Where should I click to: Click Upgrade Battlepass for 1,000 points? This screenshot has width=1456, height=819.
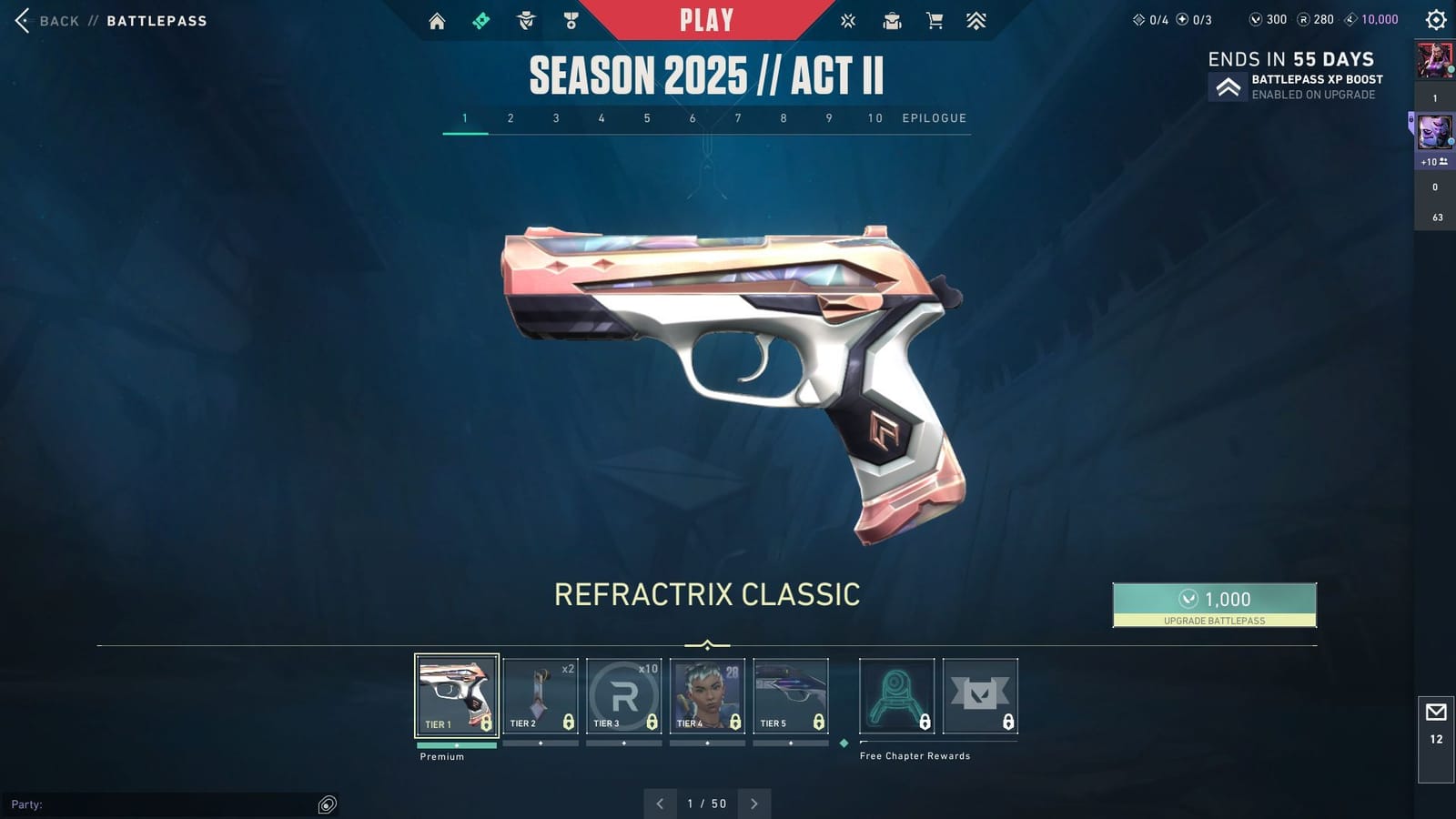coord(1214,603)
